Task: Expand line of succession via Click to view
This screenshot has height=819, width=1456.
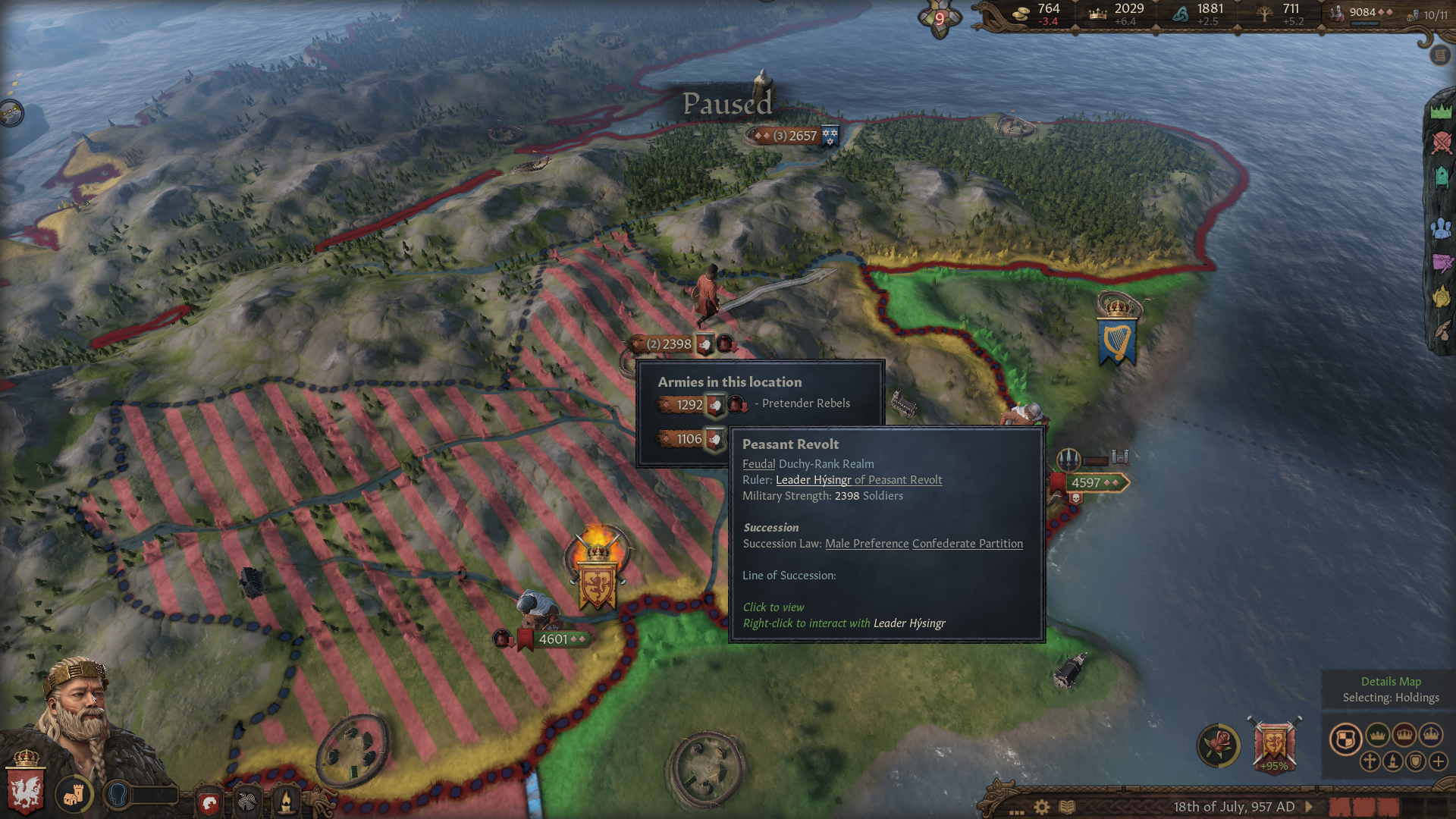Action: pyautogui.click(x=773, y=607)
